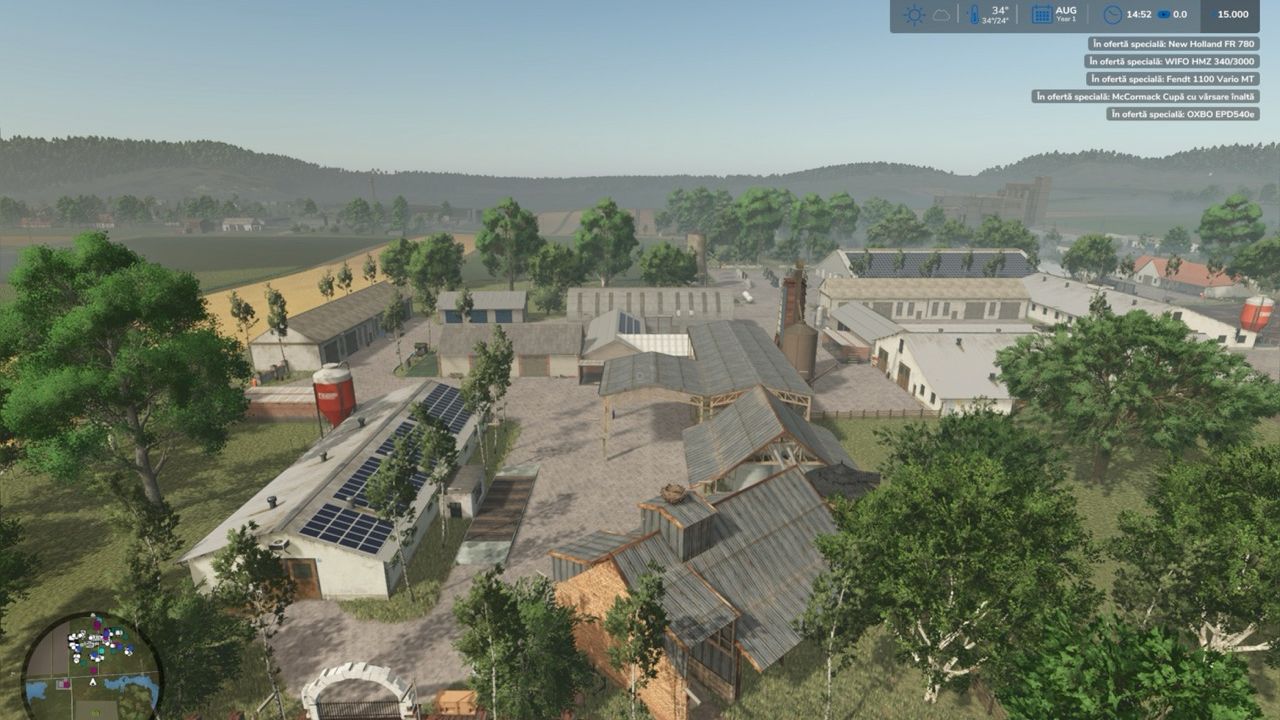Viewport: 1280px width, 720px height.
Task: Click the calendar icon beside AUG
Action: coord(1041,15)
